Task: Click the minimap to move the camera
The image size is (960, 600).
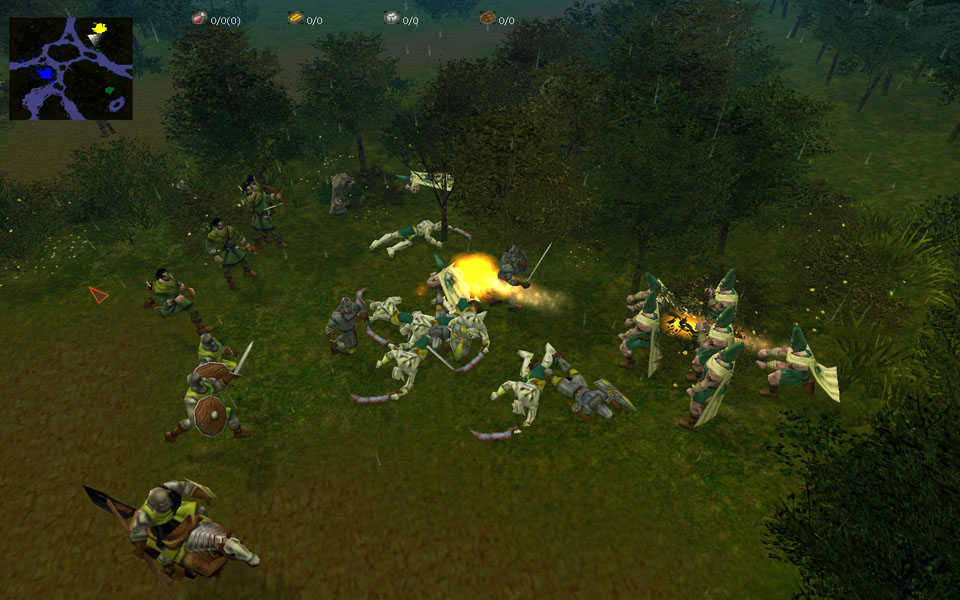Action: (x=71, y=68)
